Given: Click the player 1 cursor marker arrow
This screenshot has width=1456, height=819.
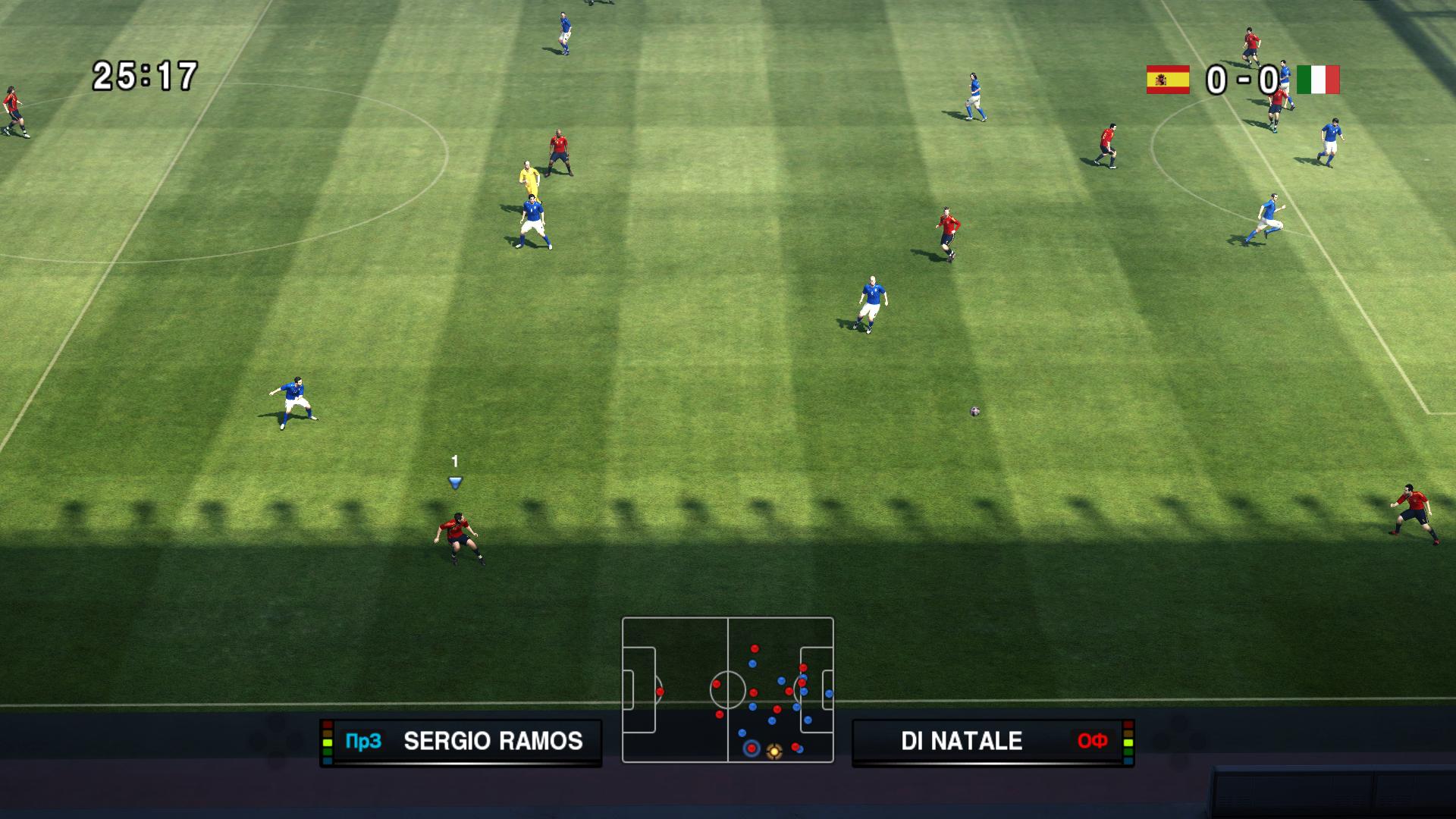Looking at the screenshot, I should click(455, 482).
